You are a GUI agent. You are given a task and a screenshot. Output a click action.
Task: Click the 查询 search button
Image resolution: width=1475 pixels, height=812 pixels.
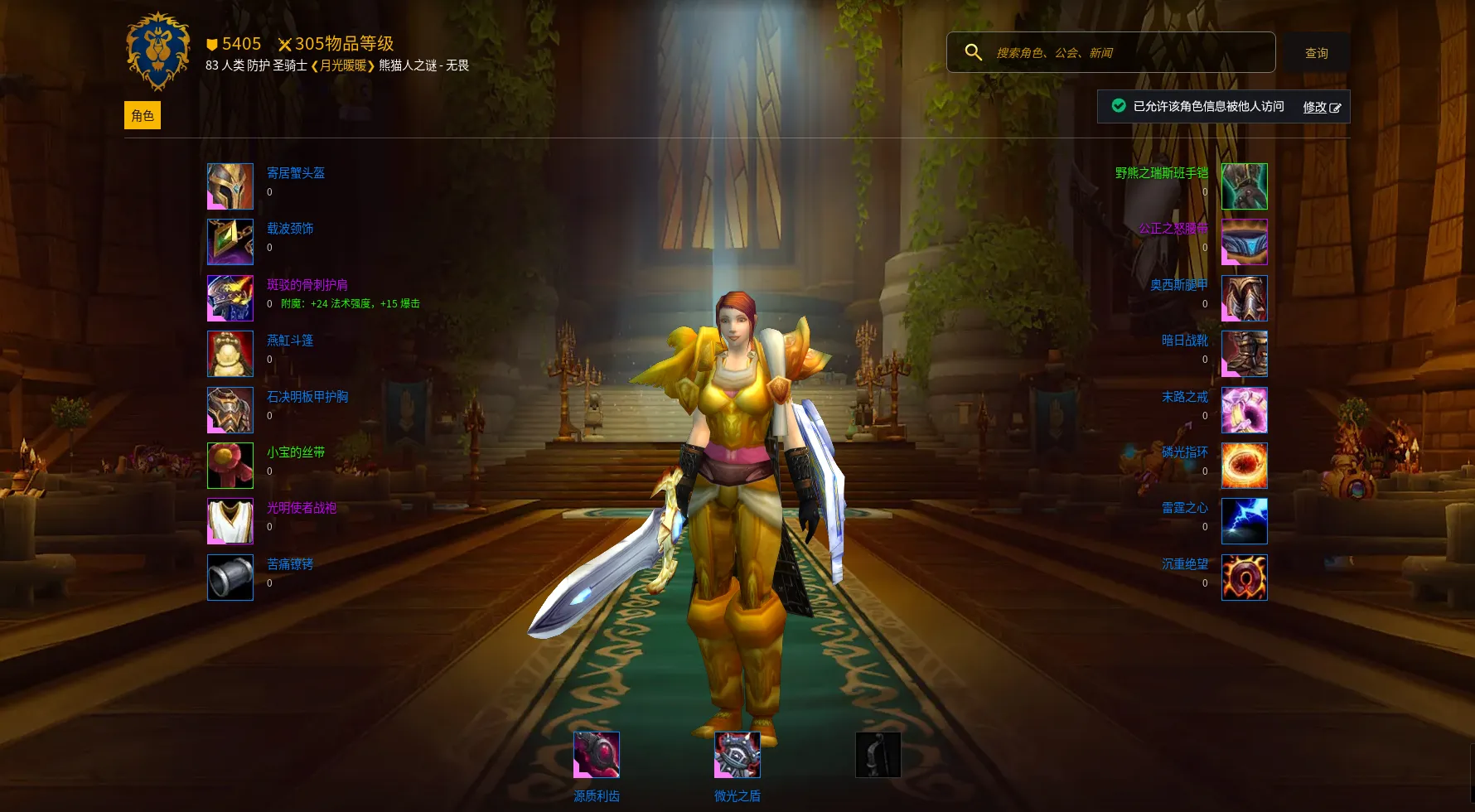1316,53
